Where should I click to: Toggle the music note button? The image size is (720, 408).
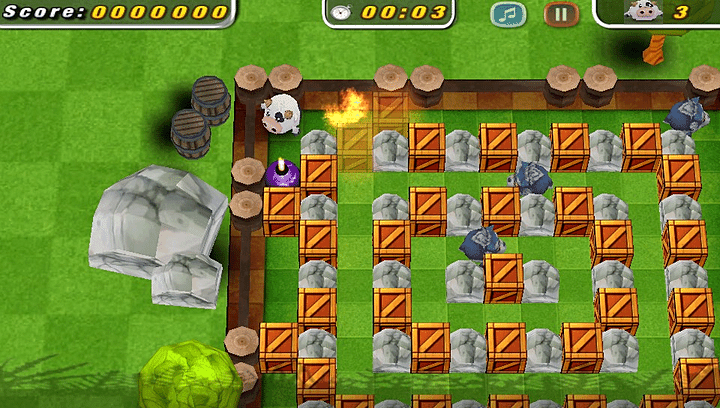508,14
